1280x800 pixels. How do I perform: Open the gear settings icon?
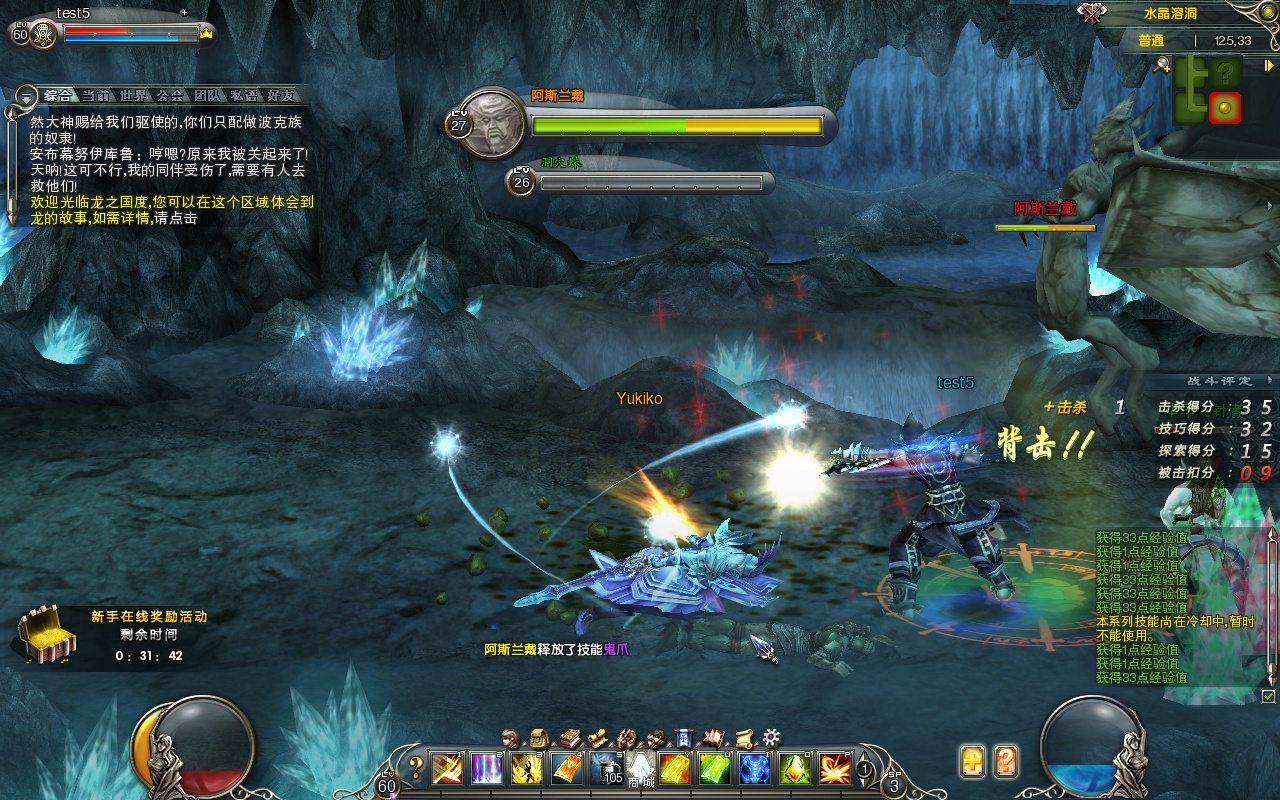pos(771,738)
